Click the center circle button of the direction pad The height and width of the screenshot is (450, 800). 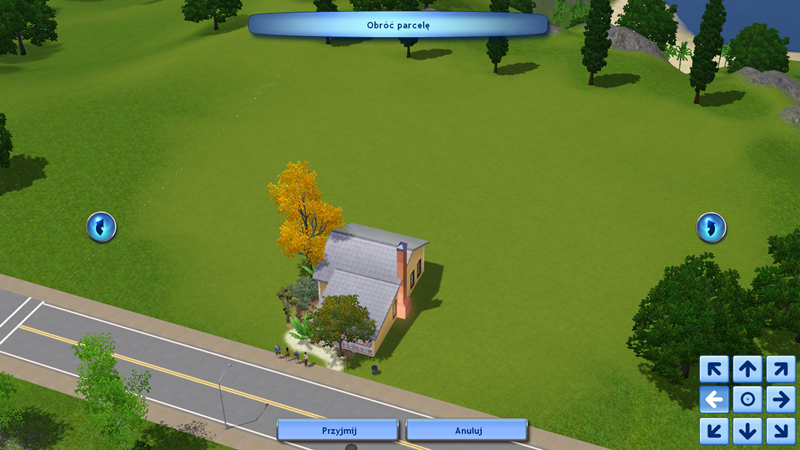point(747,400)
